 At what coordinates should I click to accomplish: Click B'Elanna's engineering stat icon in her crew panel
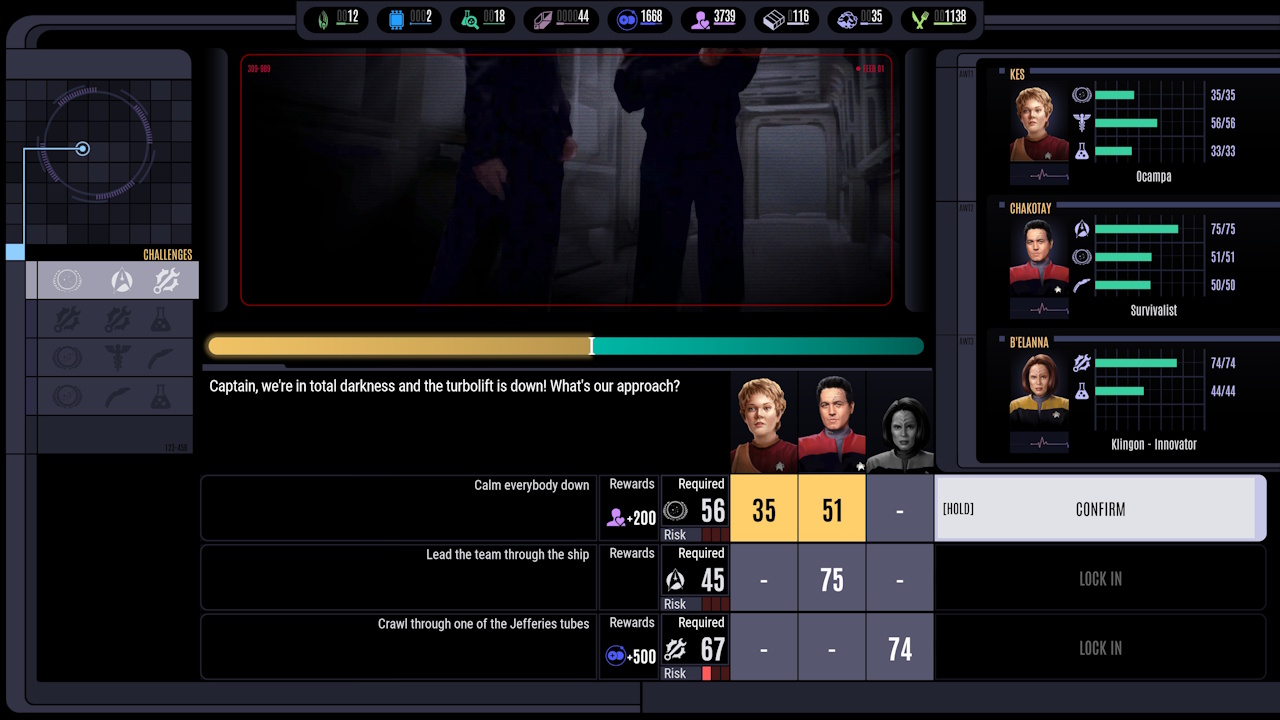pyautogui.click(x=1082, y=362)
